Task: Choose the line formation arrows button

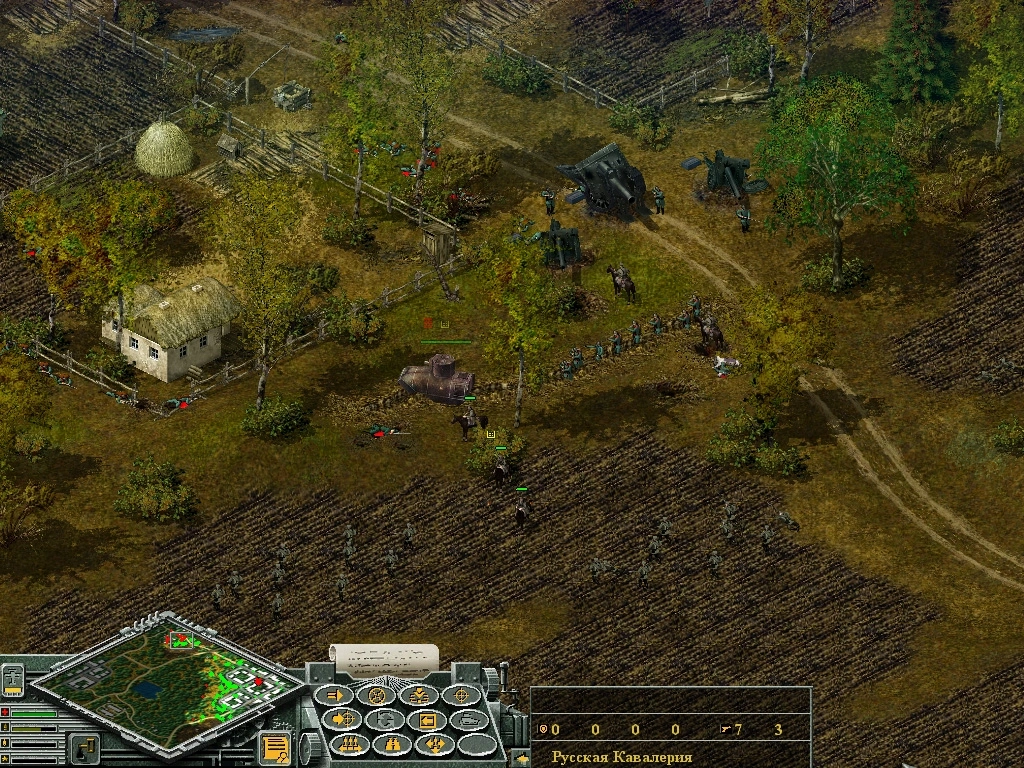Action: (x=350, y=744)
